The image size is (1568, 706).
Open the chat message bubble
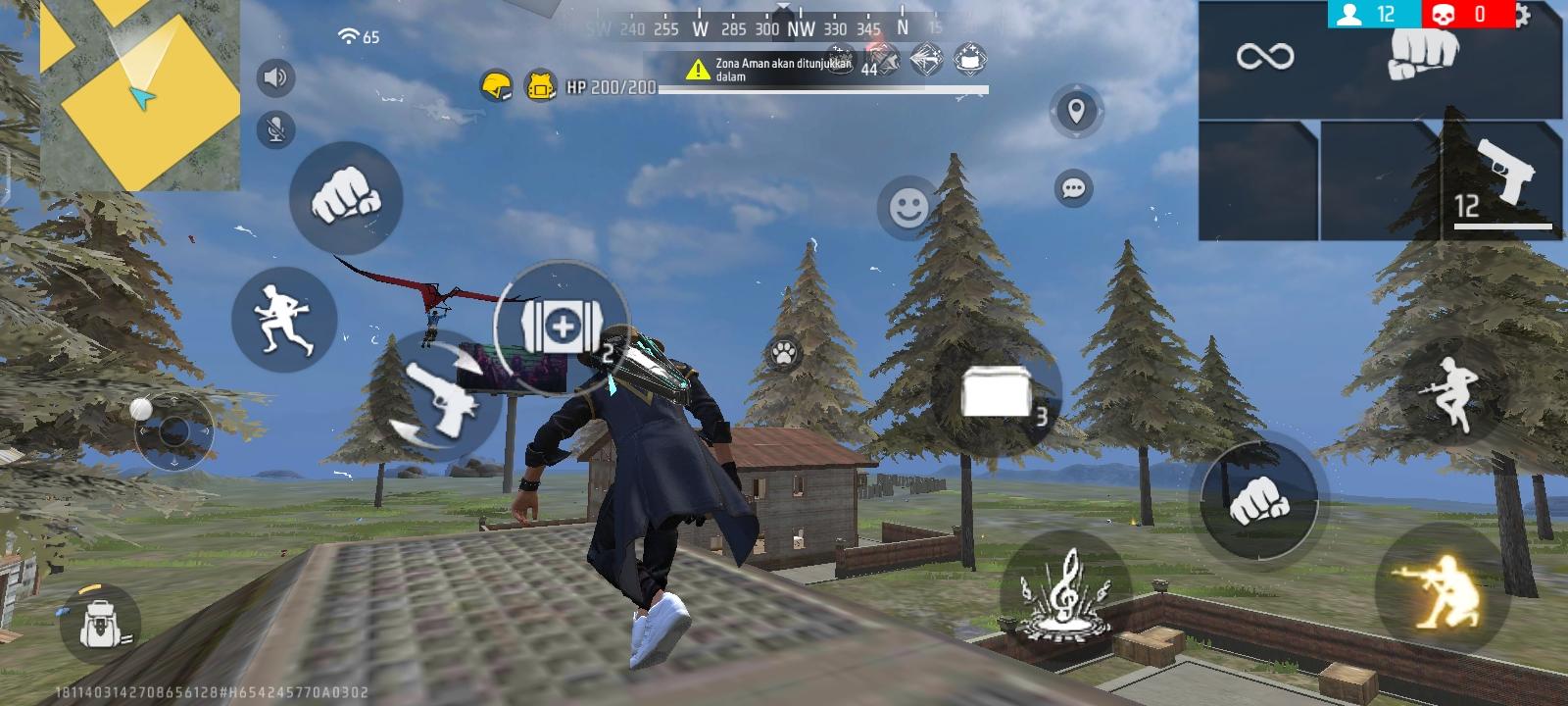point(1073,186)
